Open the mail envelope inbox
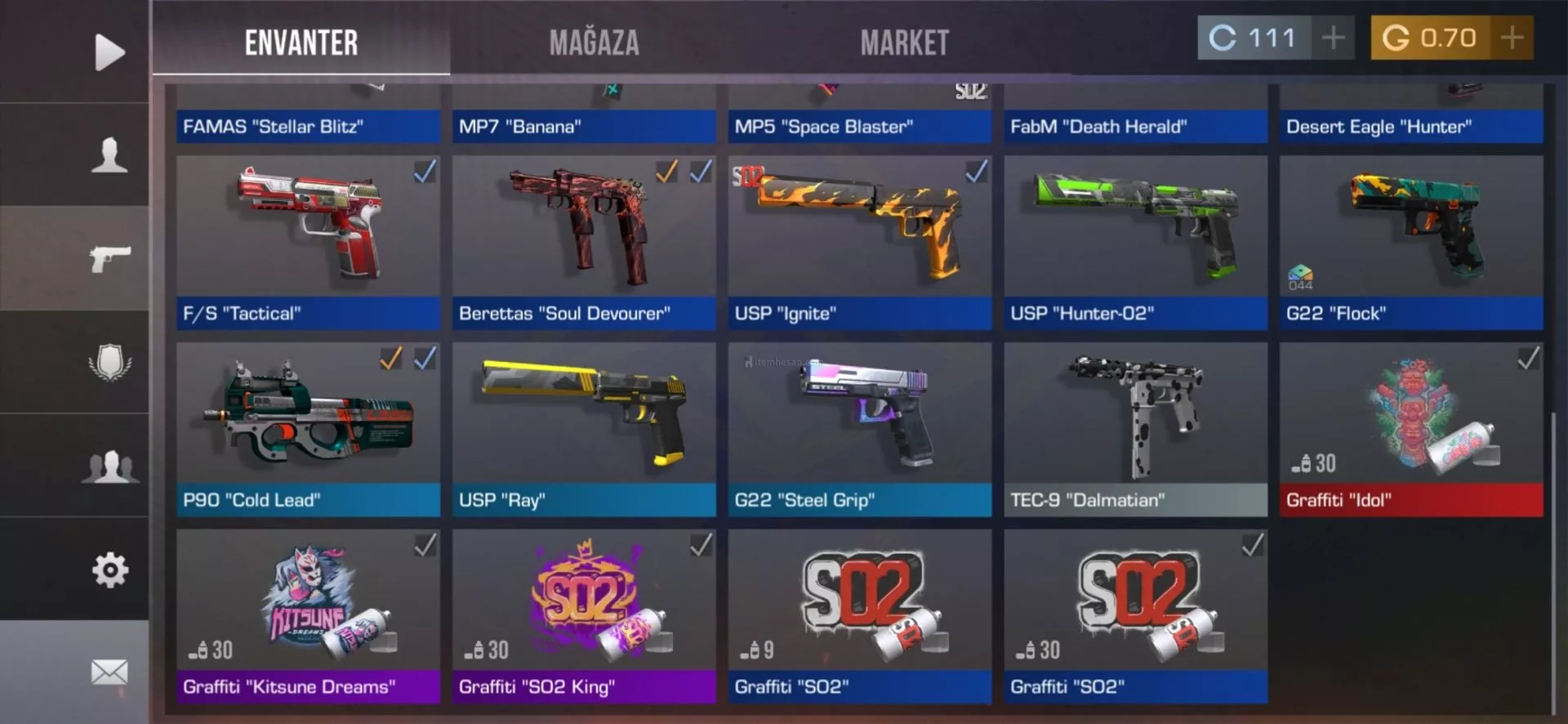This screenshot has width=1568, height=724. pyautogui.click(x=109, y=673)
